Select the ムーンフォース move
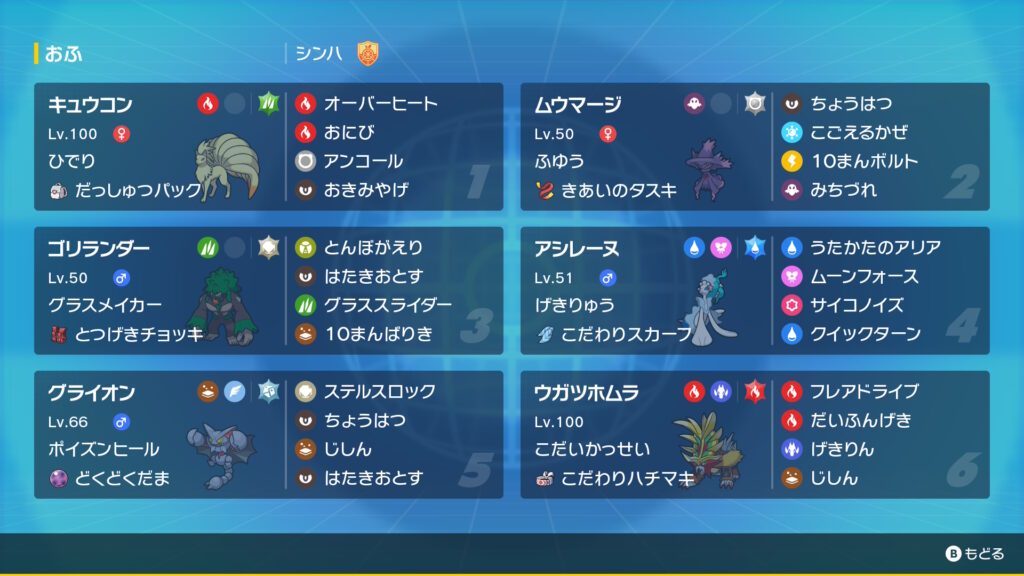 859,276
